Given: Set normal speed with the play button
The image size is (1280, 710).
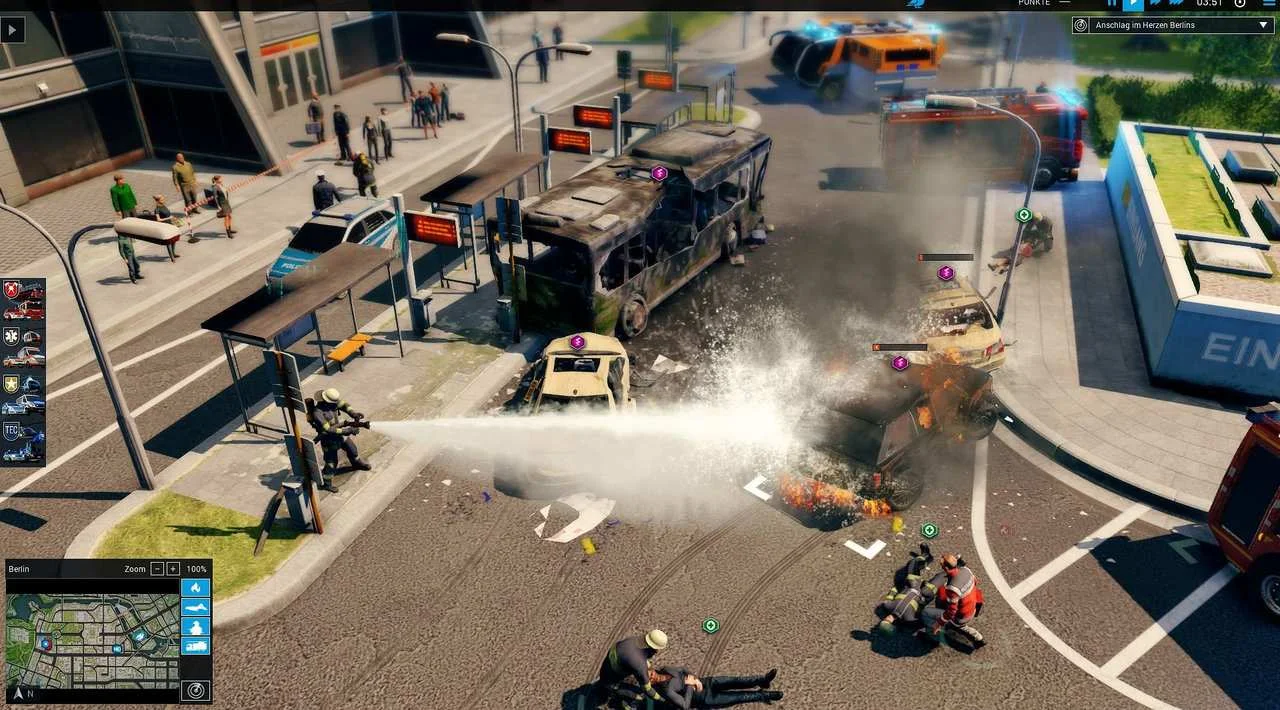Looking at the screenshot, I should point(1133,4).
